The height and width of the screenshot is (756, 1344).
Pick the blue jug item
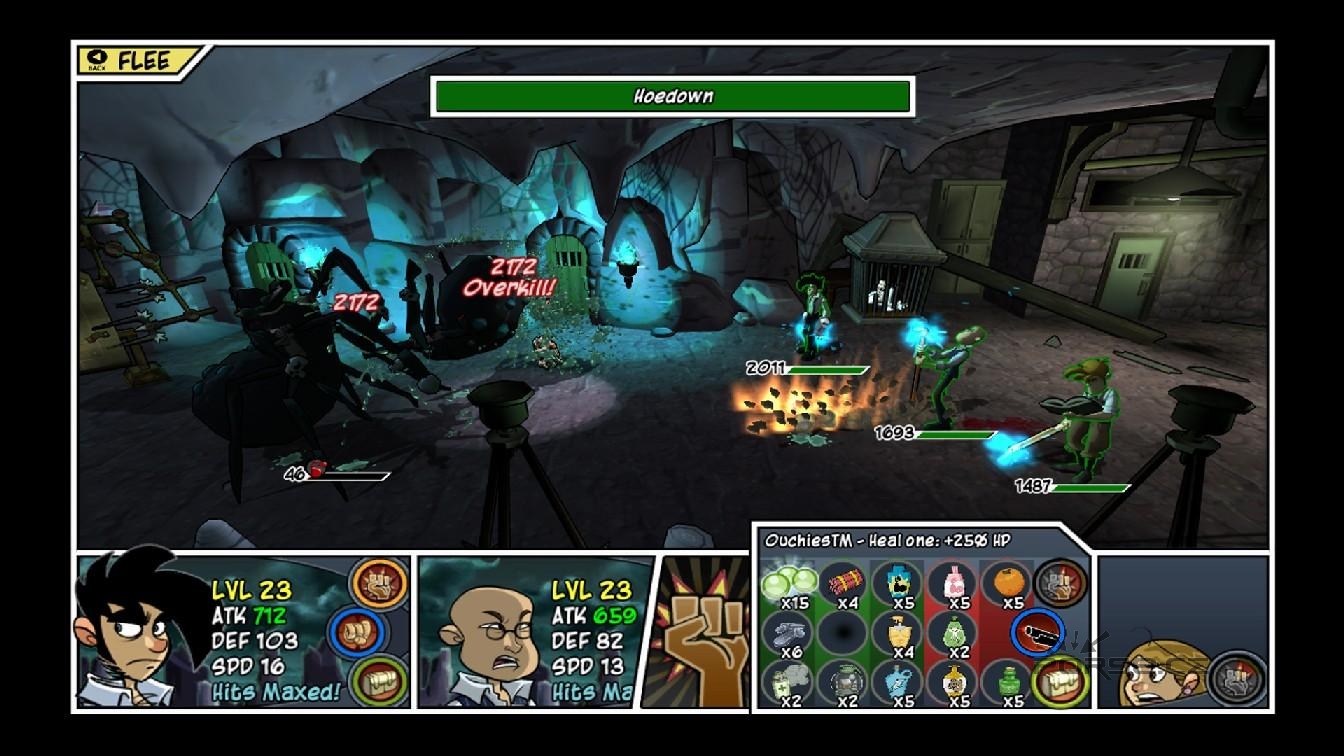[x=897, y=682]
